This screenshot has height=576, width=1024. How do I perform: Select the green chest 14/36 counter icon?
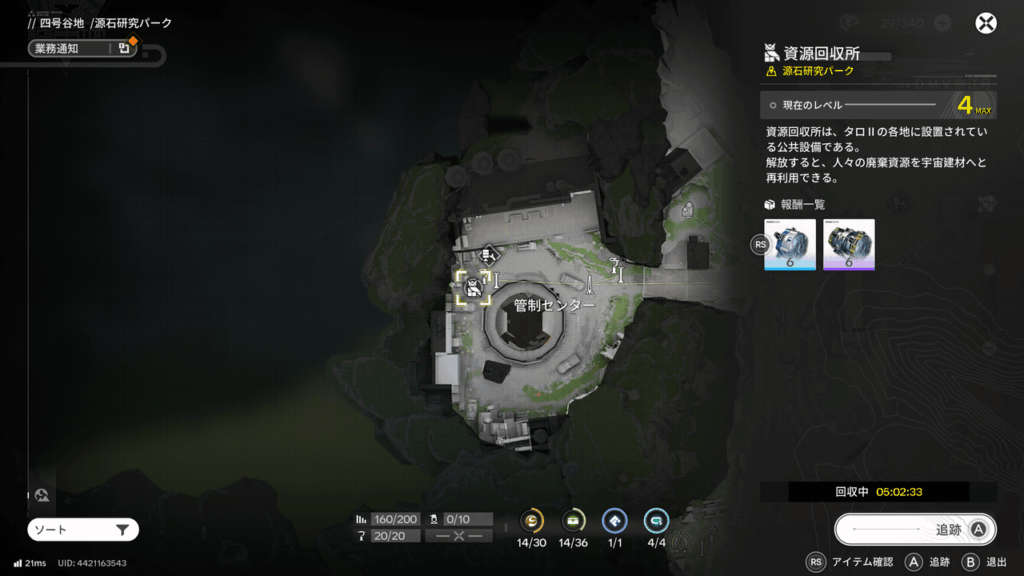coord(573,520)
